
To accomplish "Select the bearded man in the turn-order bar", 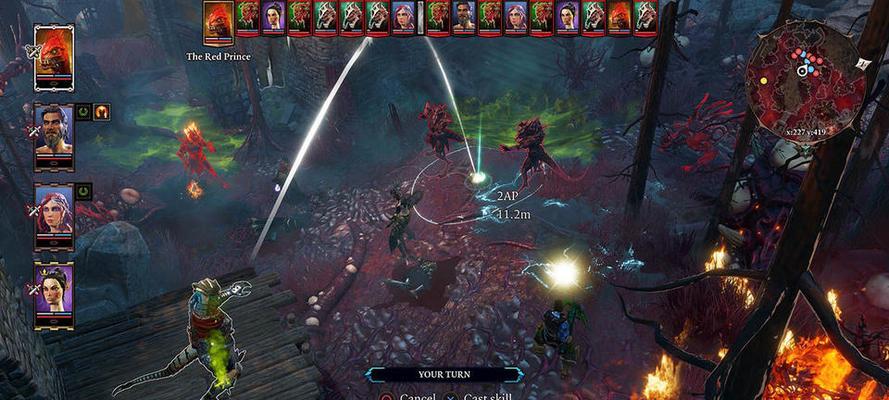I will tap(463, 17).
